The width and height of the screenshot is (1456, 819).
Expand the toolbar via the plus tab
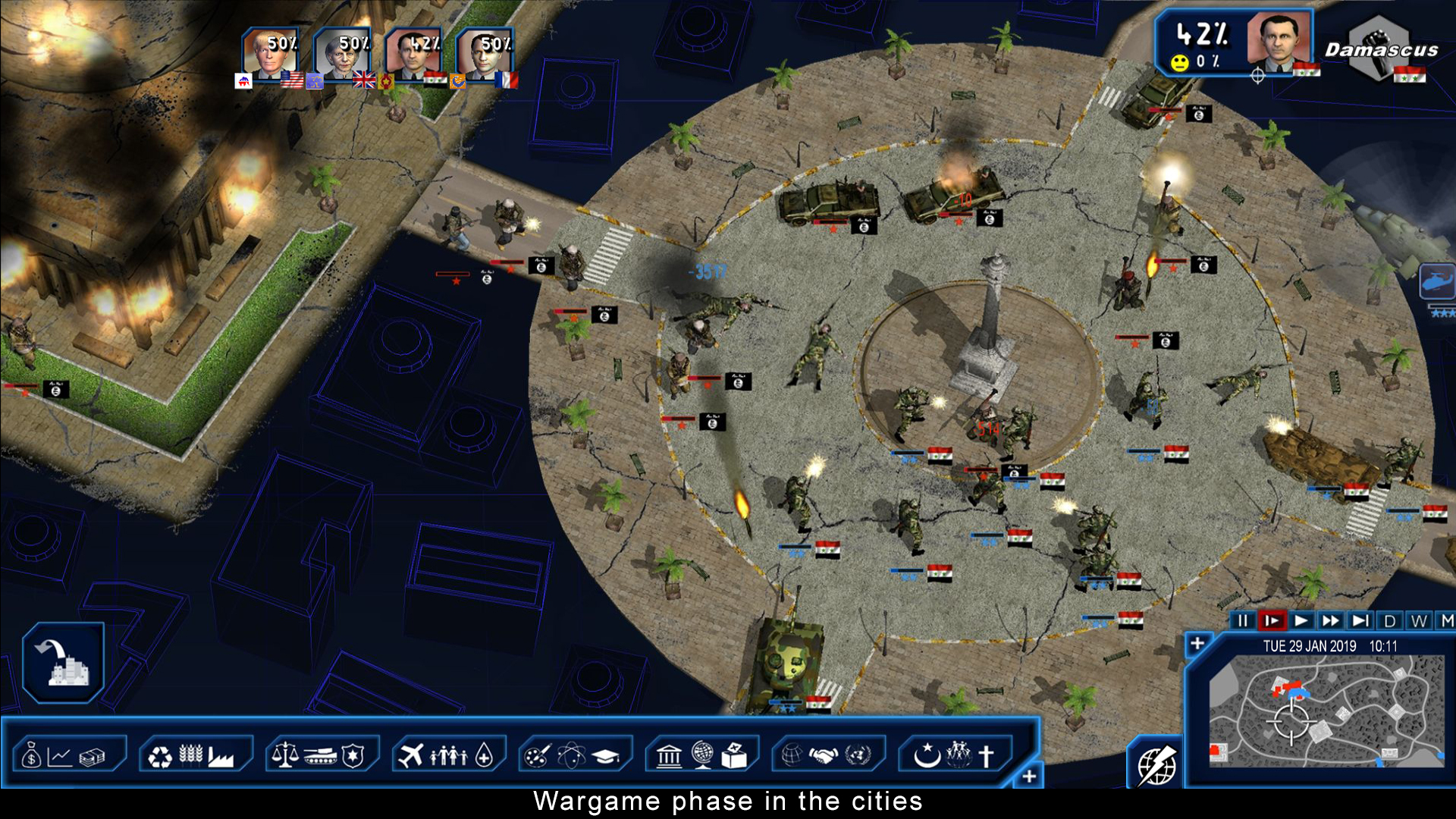coord(1030,776)
